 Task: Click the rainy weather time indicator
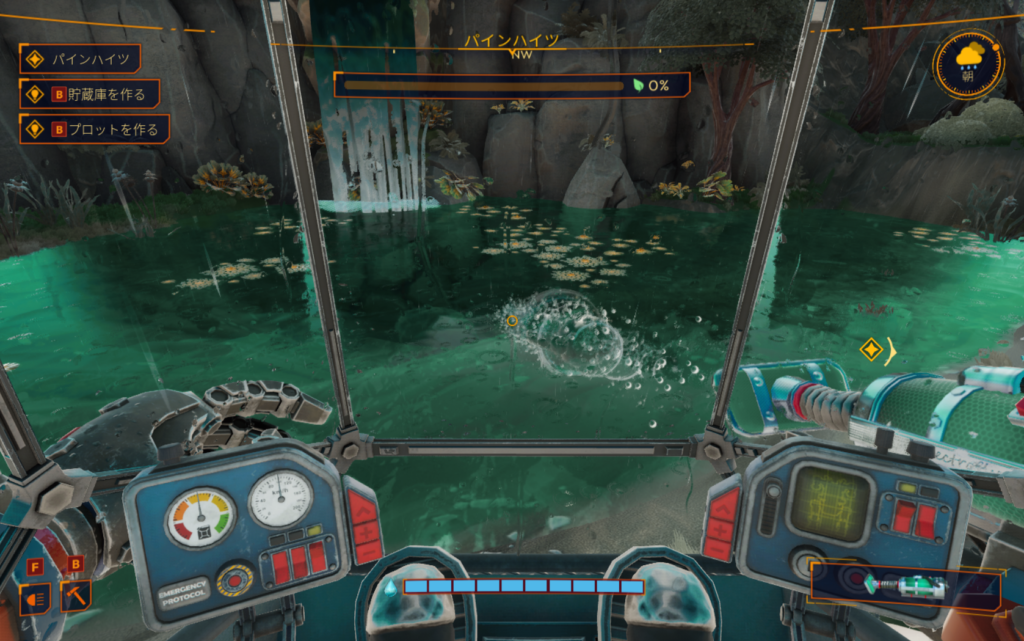[x=968, y=62]
